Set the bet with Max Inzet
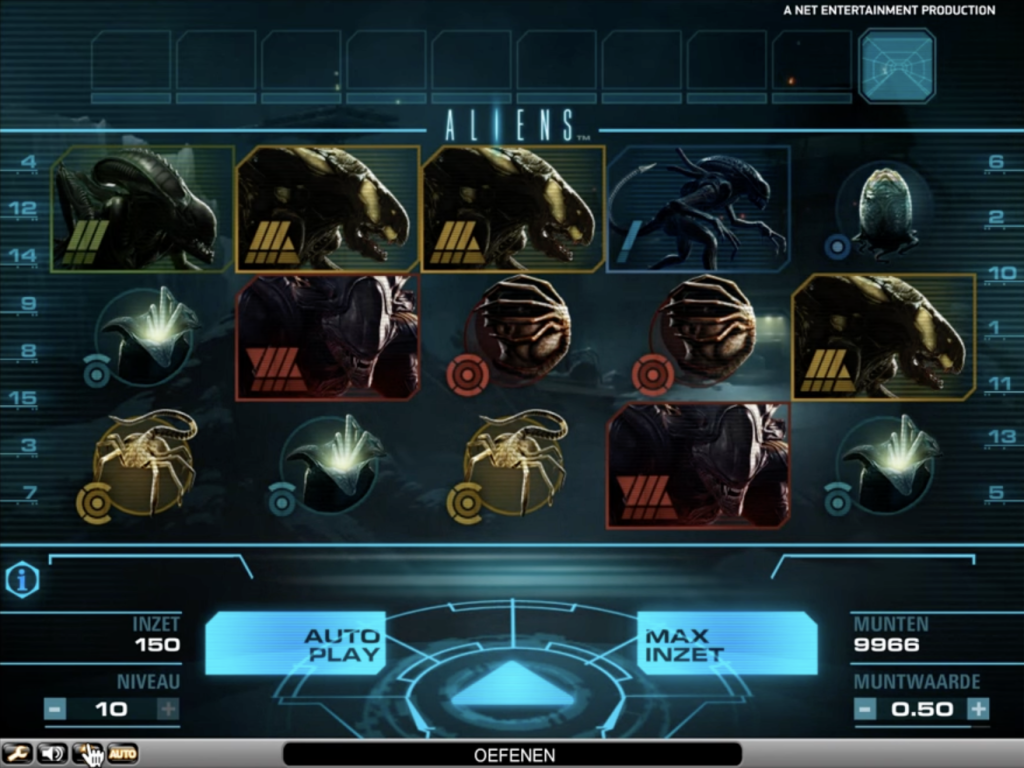Screen dimensions: 1024x768 point(727,643)
